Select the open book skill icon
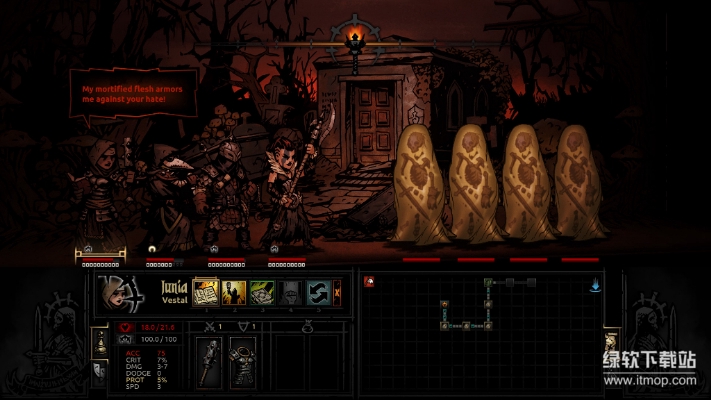The height and width of the screenshot is (400, 711). coord(206,292)
